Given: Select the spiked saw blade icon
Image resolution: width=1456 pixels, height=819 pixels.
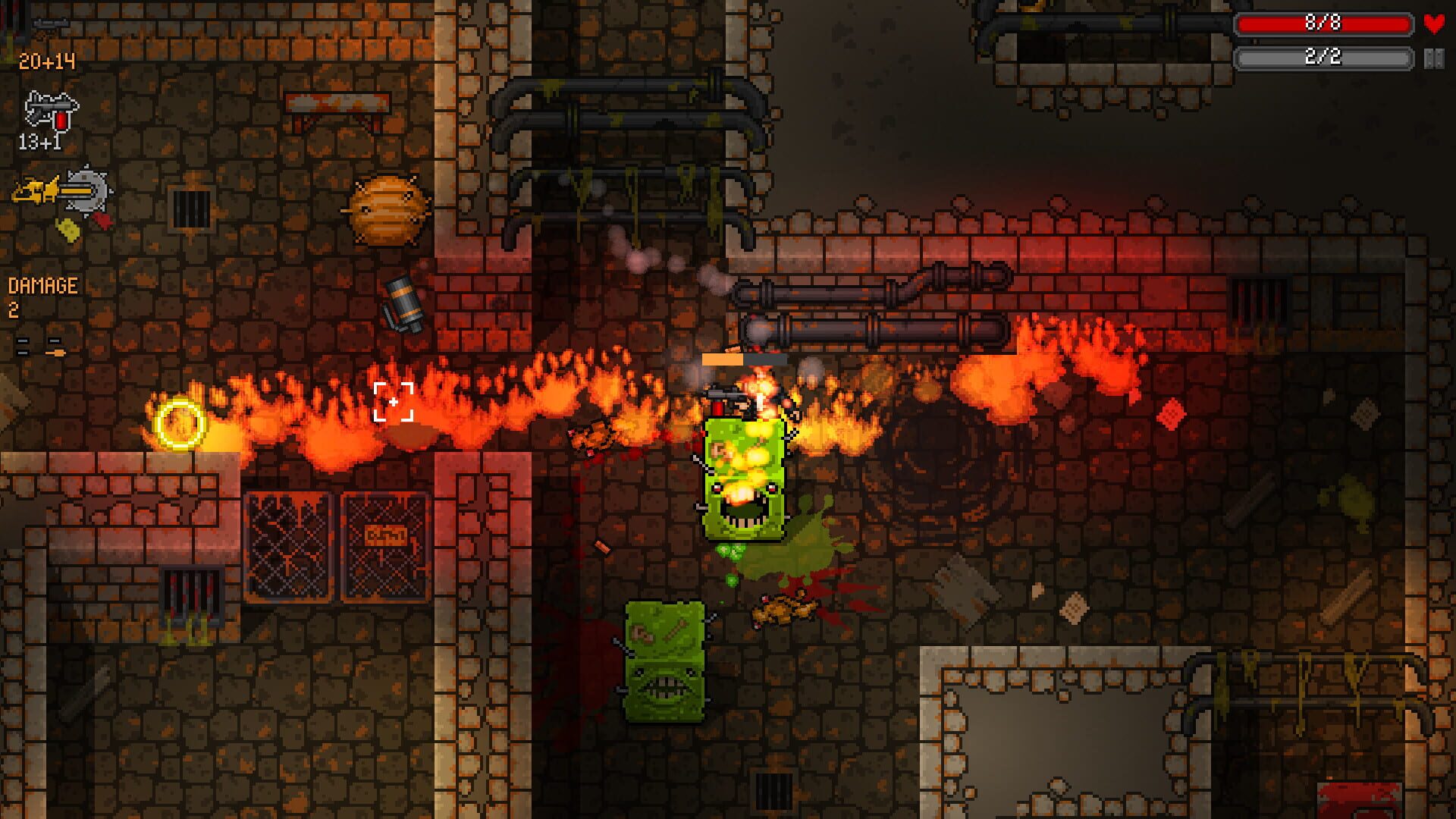Looking at the screenshot, I should tap(88, 190).
